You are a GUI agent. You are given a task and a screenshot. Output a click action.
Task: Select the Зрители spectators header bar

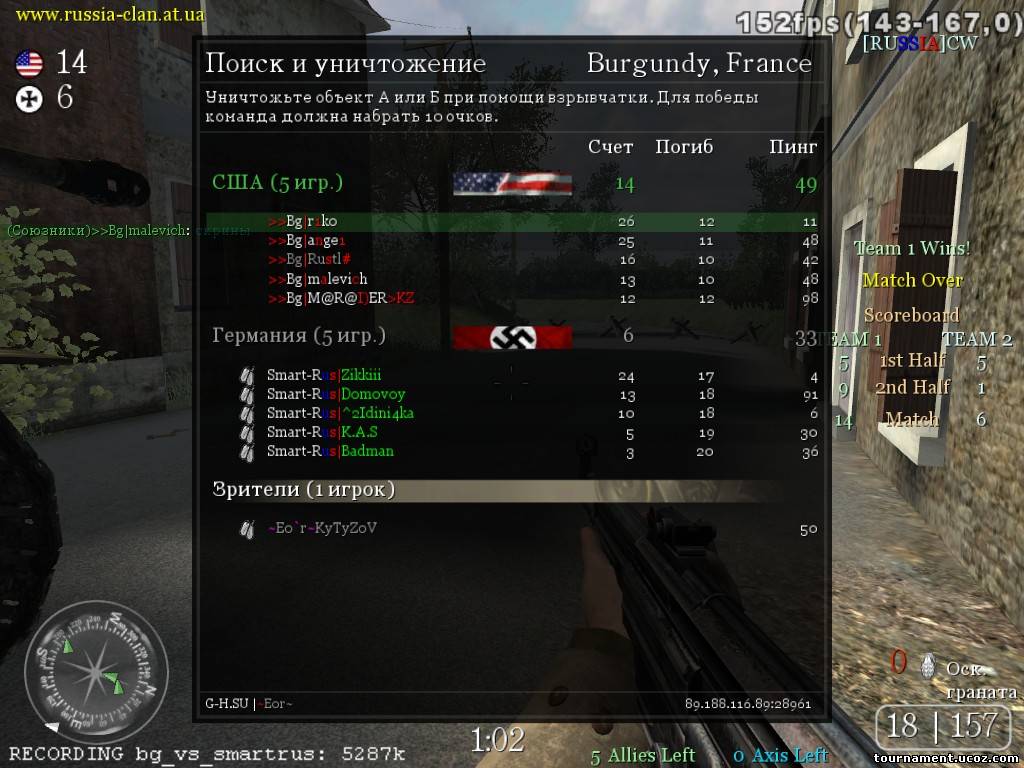point(510,490)
